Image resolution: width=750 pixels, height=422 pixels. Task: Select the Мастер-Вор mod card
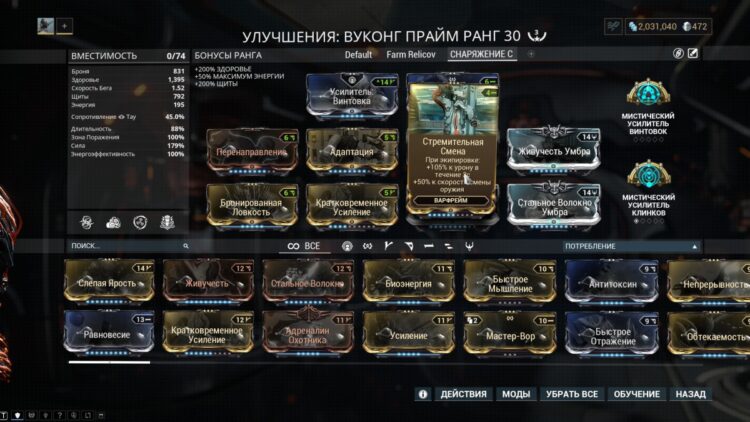(510, 334)
